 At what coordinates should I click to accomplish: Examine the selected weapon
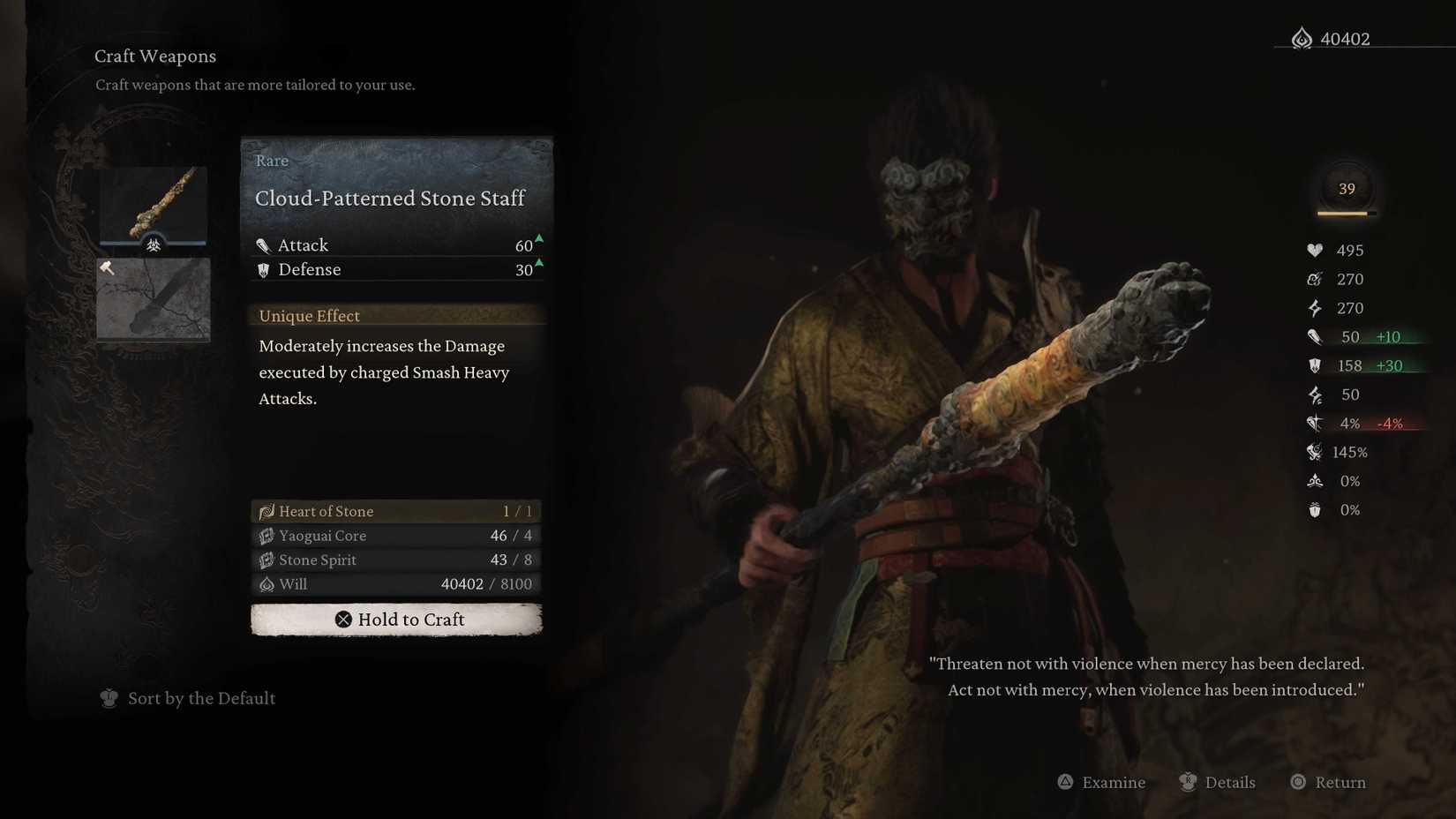tap(1101, 782)
